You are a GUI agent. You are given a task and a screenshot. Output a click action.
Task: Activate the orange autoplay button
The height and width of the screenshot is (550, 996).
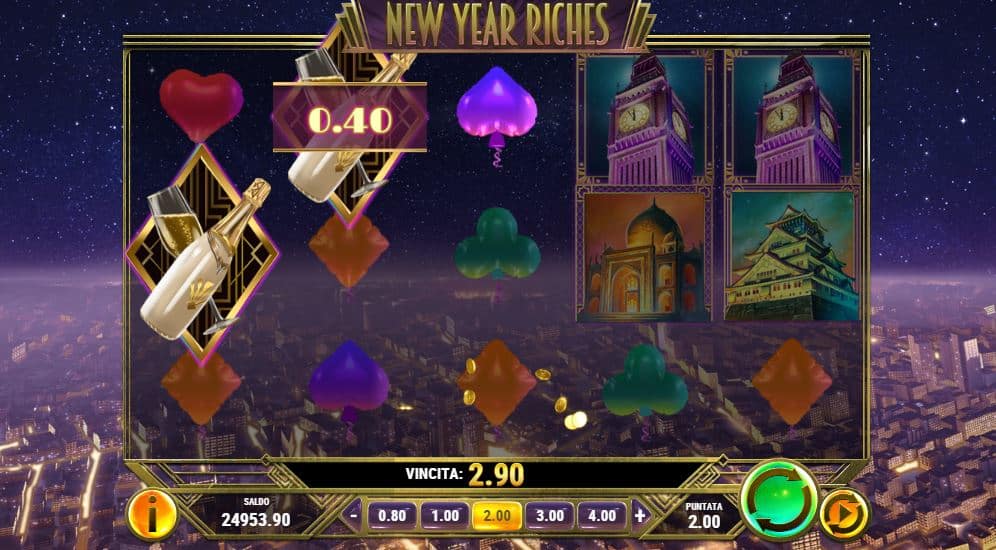point(844,513)
